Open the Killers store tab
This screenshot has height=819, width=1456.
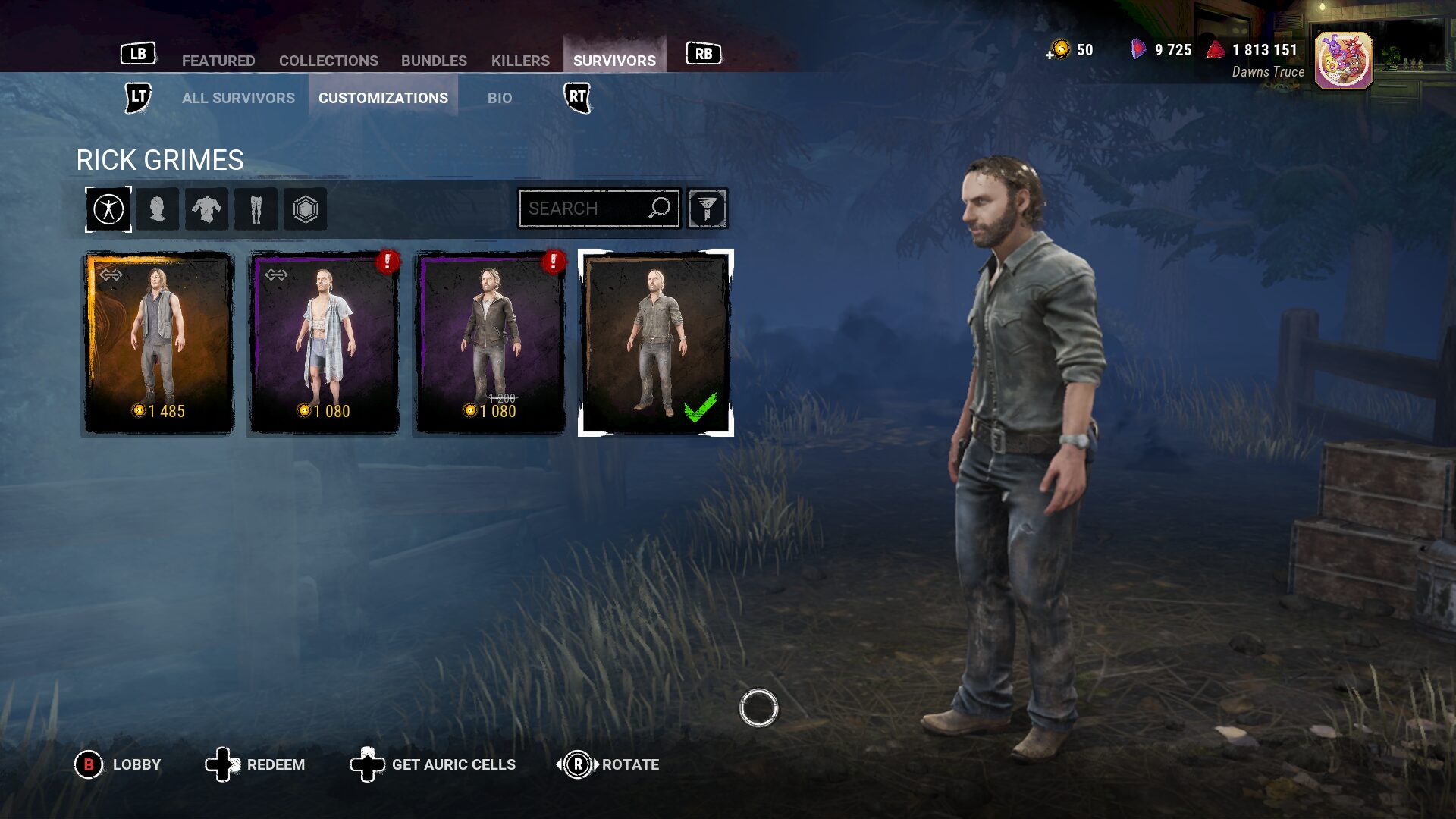pos(520,61)
